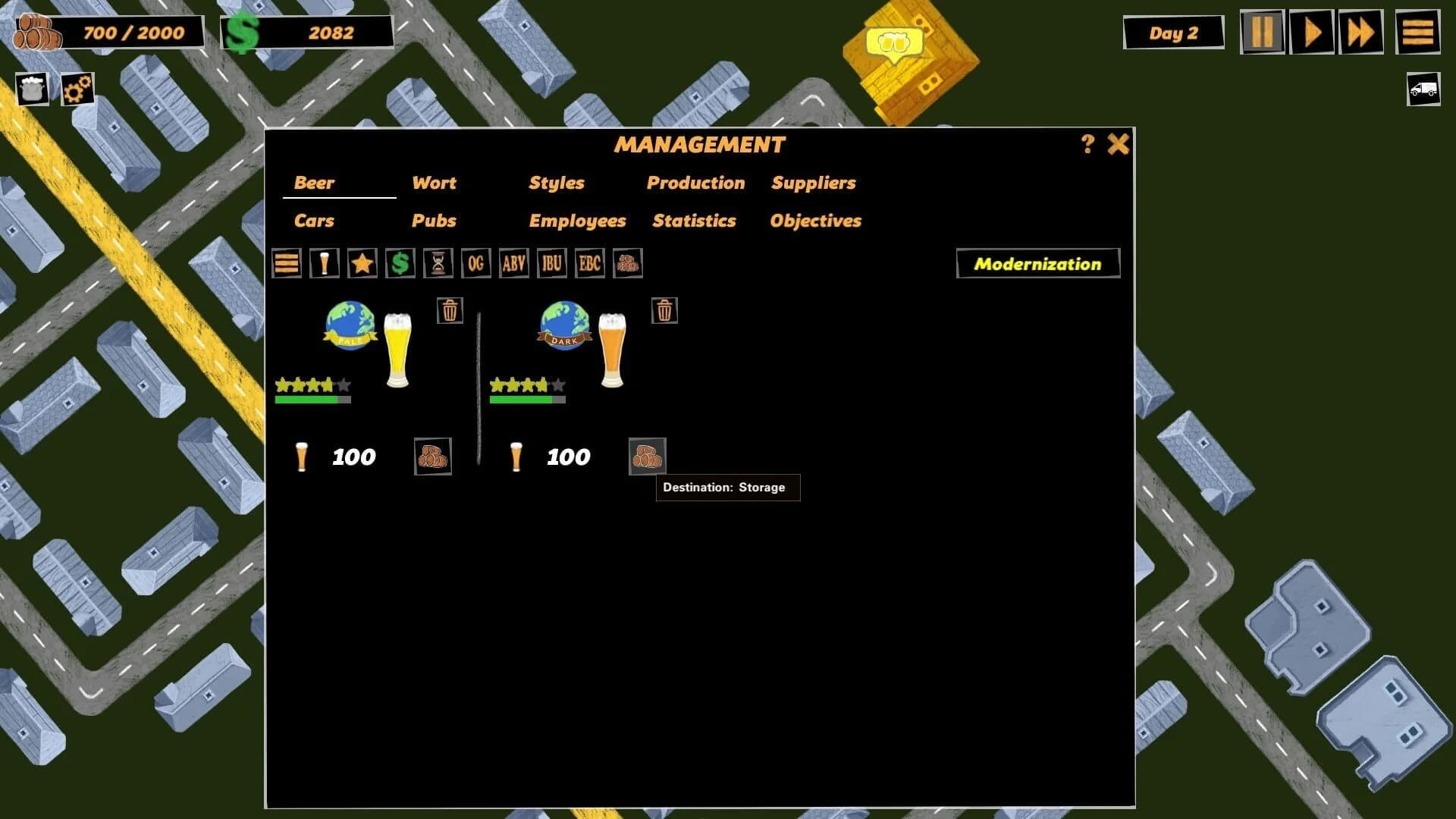This screenshot has width=1456, height=819.
Task: Open the Modernization panel
Action: (1037, 264)
